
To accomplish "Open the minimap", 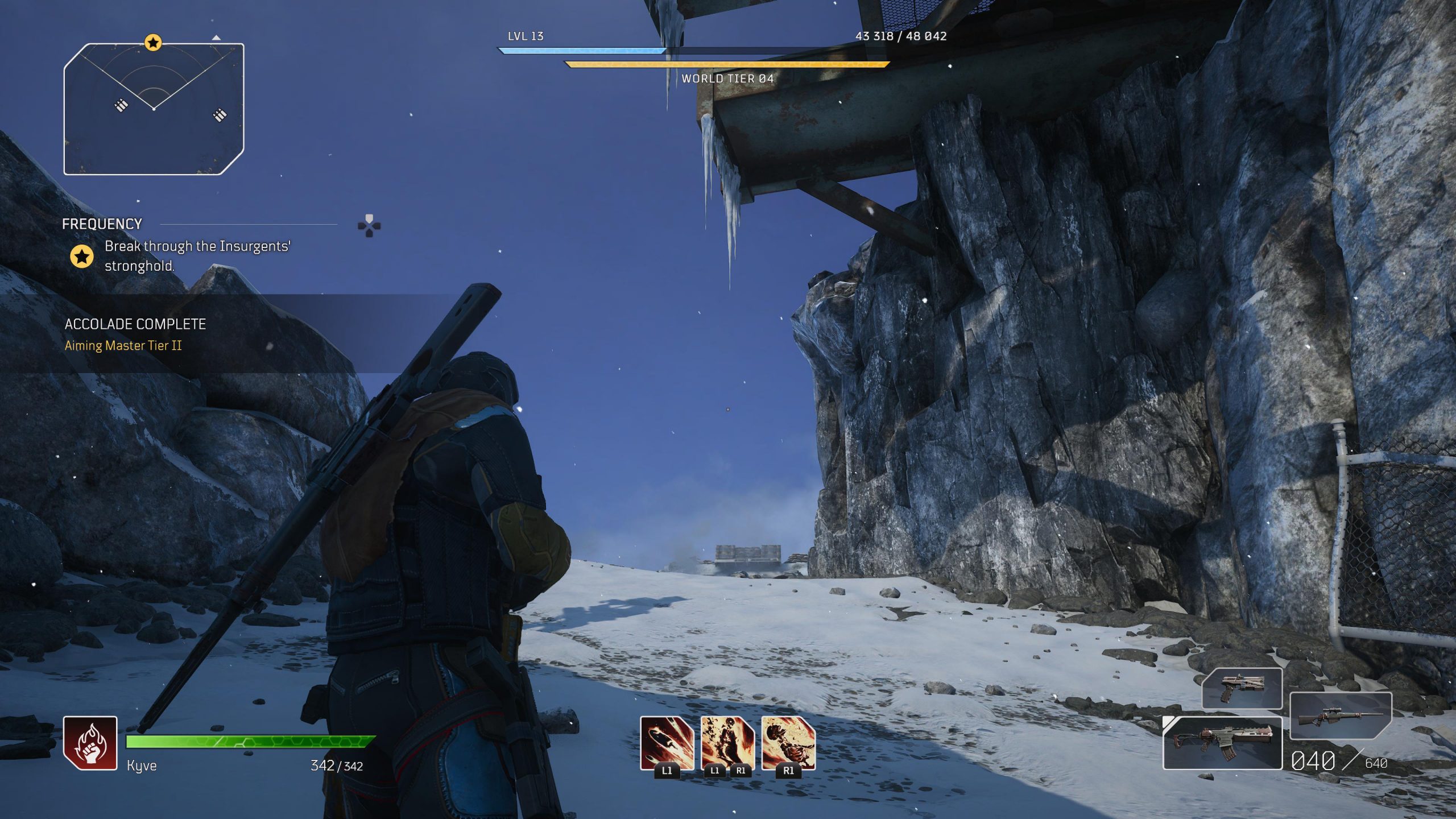I will click(154, 109).
